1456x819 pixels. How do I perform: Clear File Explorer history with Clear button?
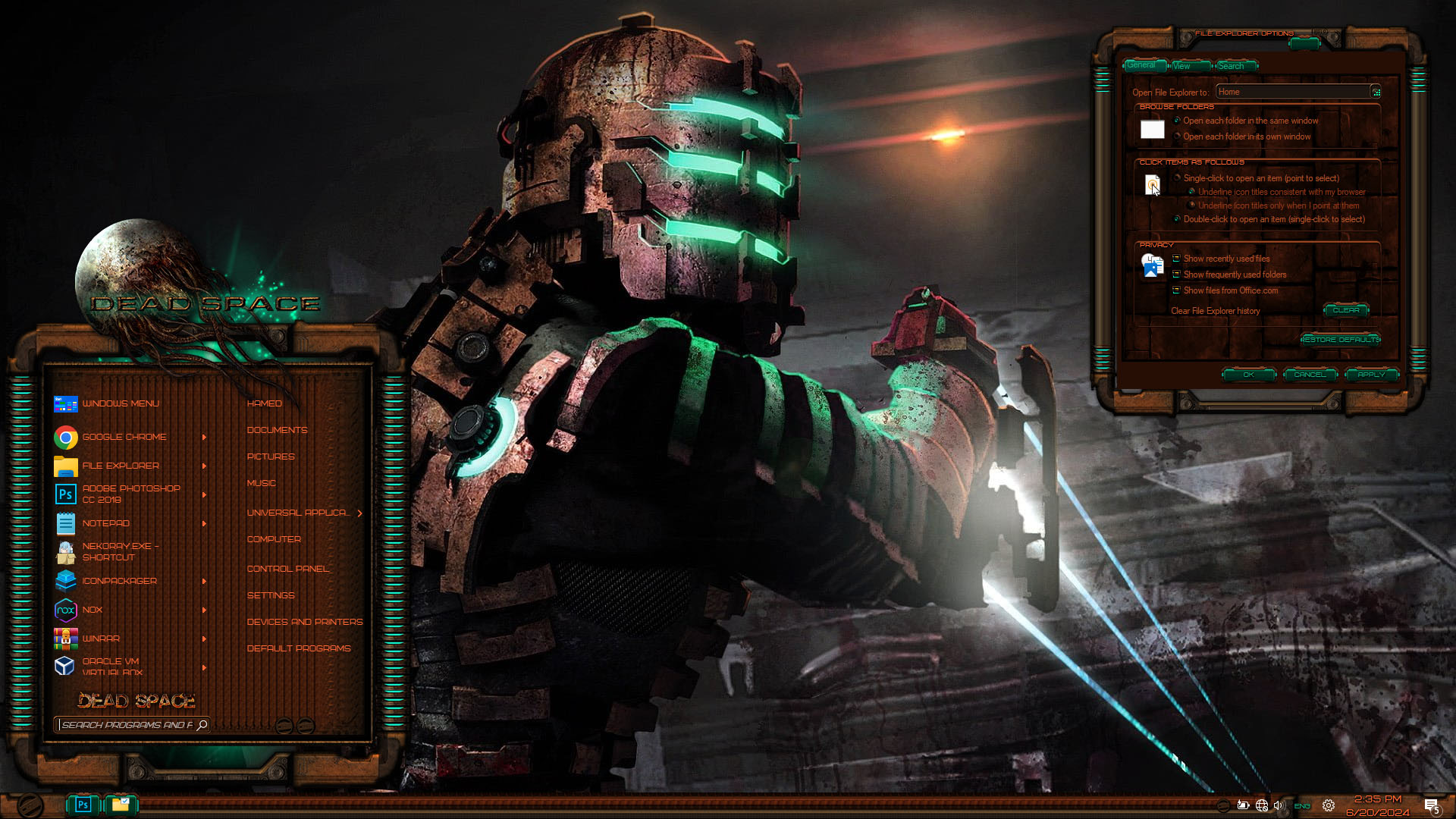pyautogui.click(x=1346, y=310)
